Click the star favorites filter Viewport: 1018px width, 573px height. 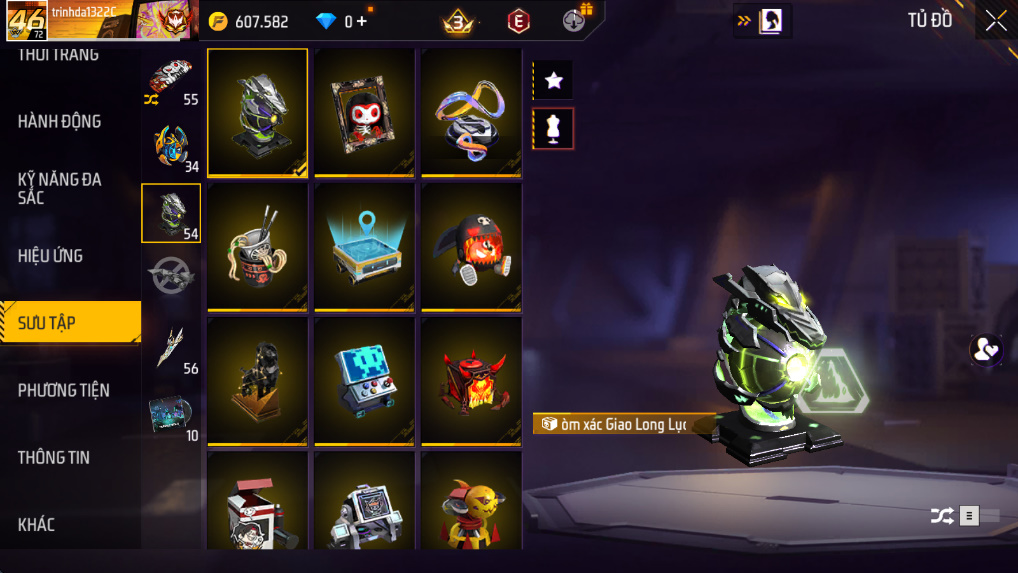point(553,81)
